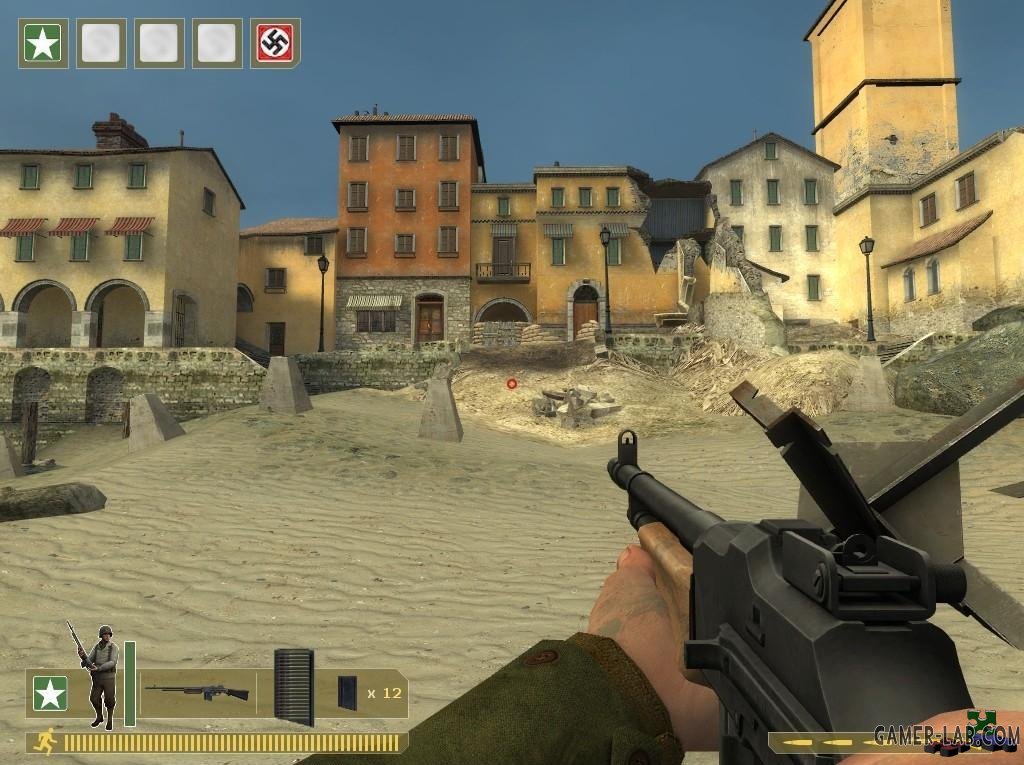Click the soldier class figure

coord(100,674)
